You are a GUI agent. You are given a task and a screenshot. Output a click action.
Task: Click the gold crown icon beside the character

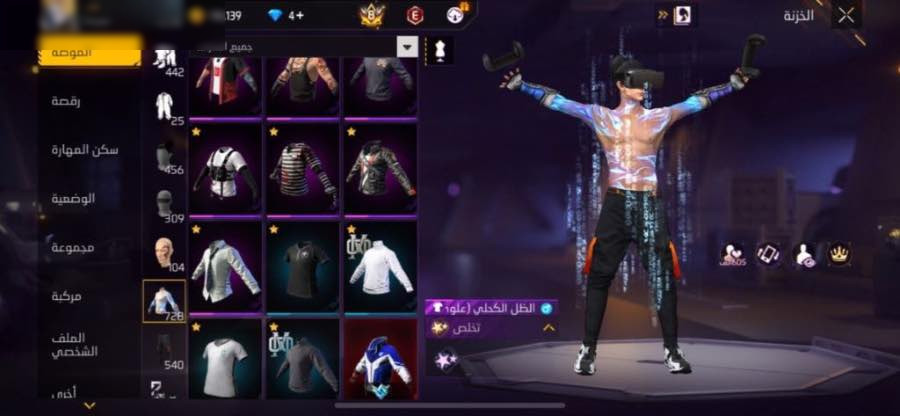point(839,254)
